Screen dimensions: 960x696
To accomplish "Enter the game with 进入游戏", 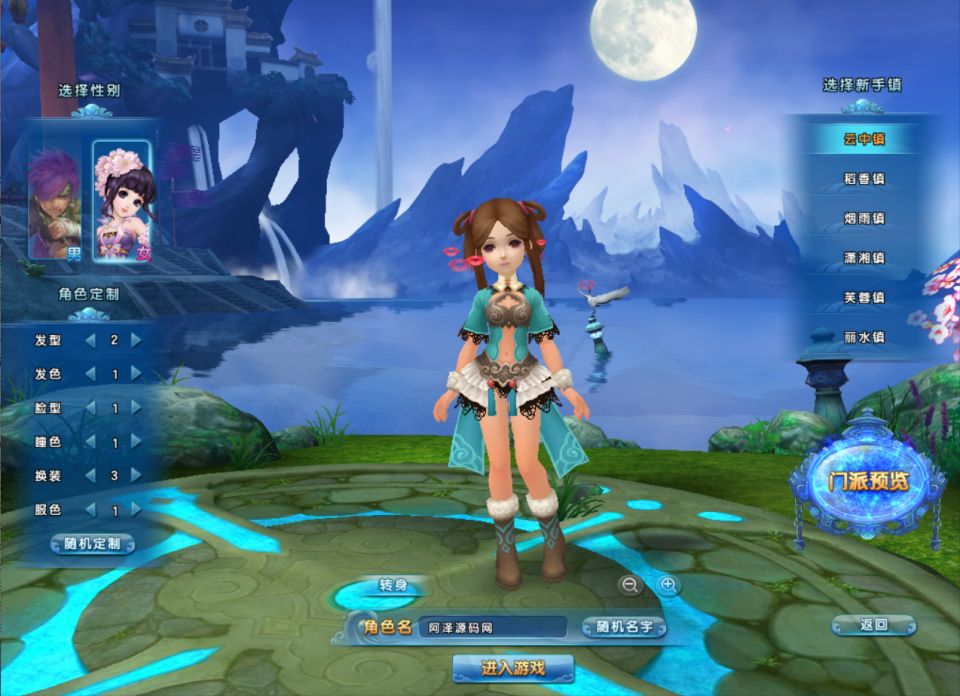I will [x=513, y=667].
